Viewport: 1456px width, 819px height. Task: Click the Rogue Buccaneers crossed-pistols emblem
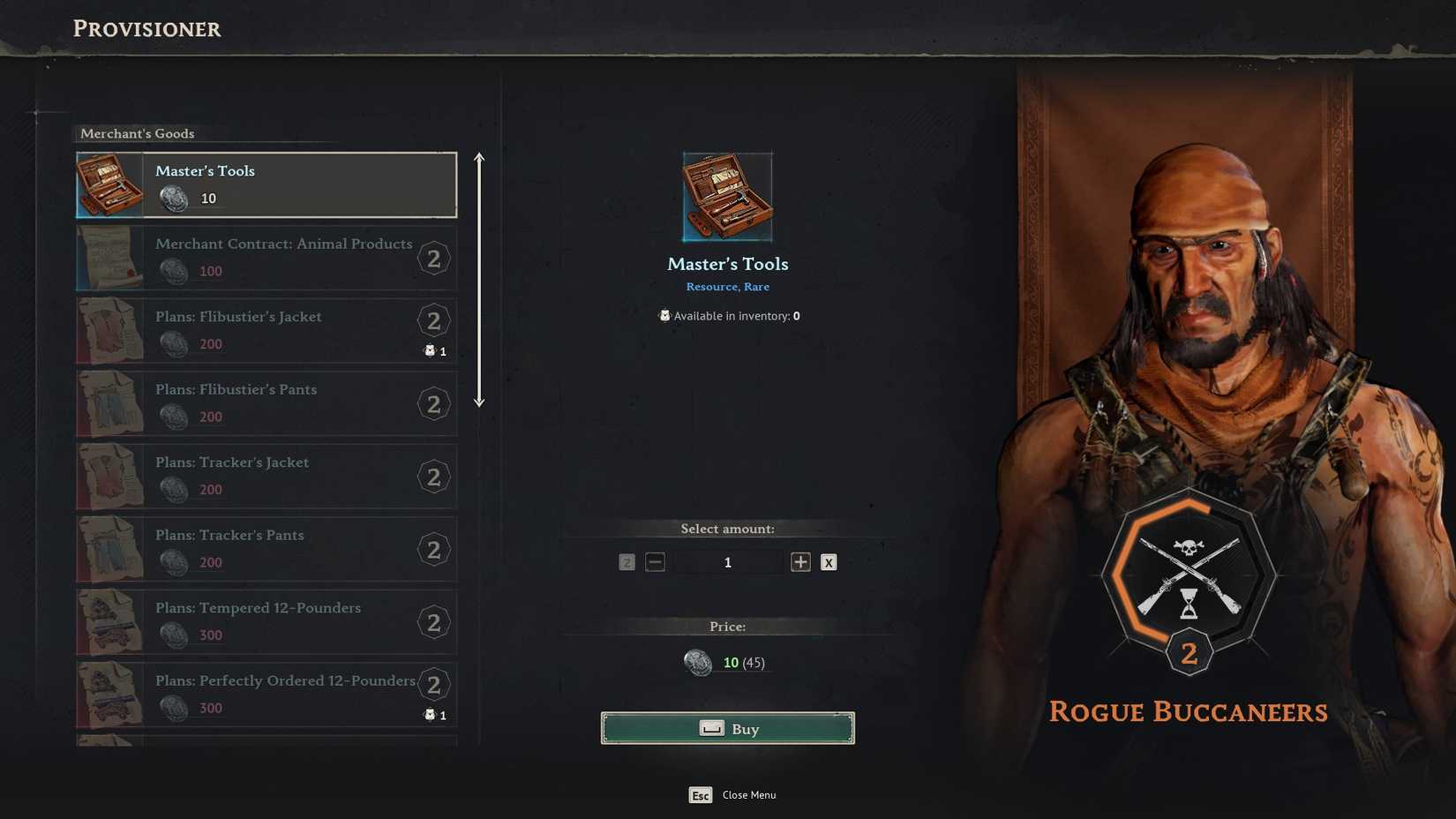1189,578
